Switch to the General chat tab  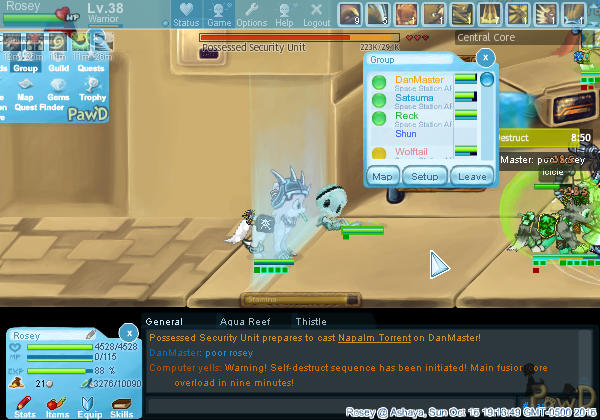click(164, 322)
